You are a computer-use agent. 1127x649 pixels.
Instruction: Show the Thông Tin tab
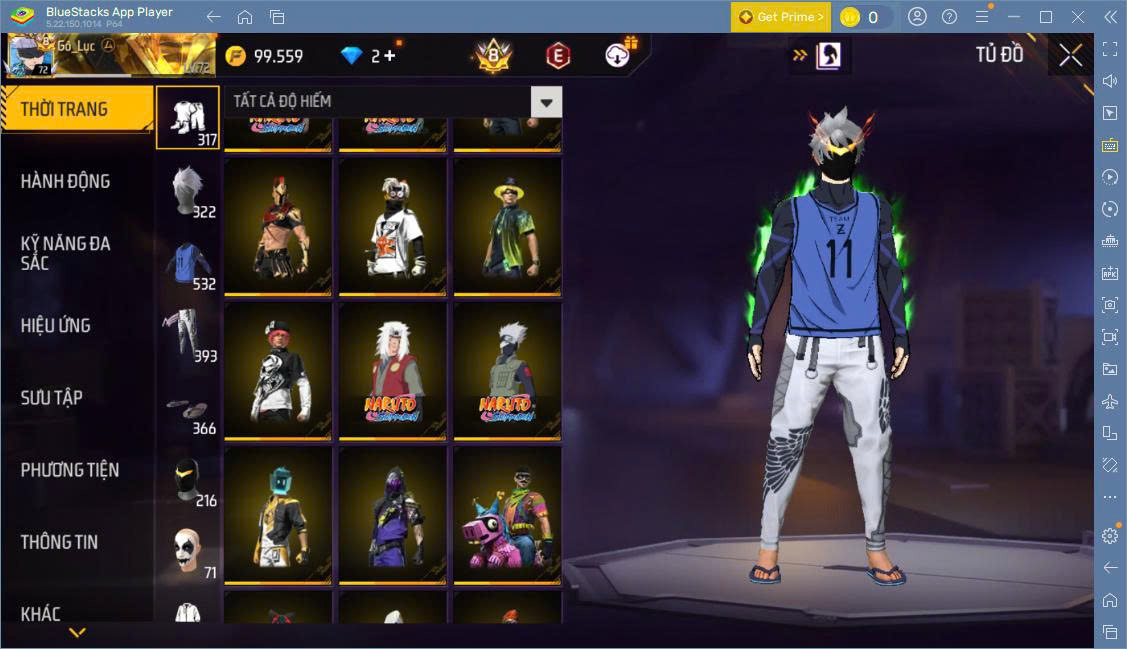(60, 541)
